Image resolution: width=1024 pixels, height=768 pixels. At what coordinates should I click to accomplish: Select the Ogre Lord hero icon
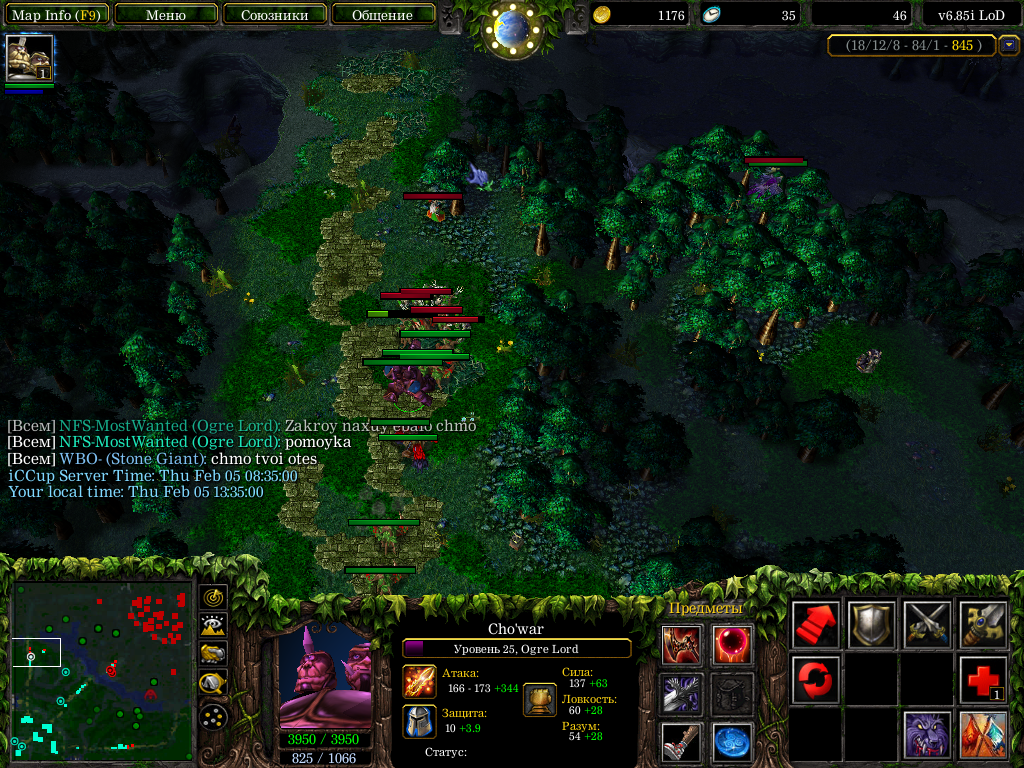pyautogui.click(x=29, y=58)
